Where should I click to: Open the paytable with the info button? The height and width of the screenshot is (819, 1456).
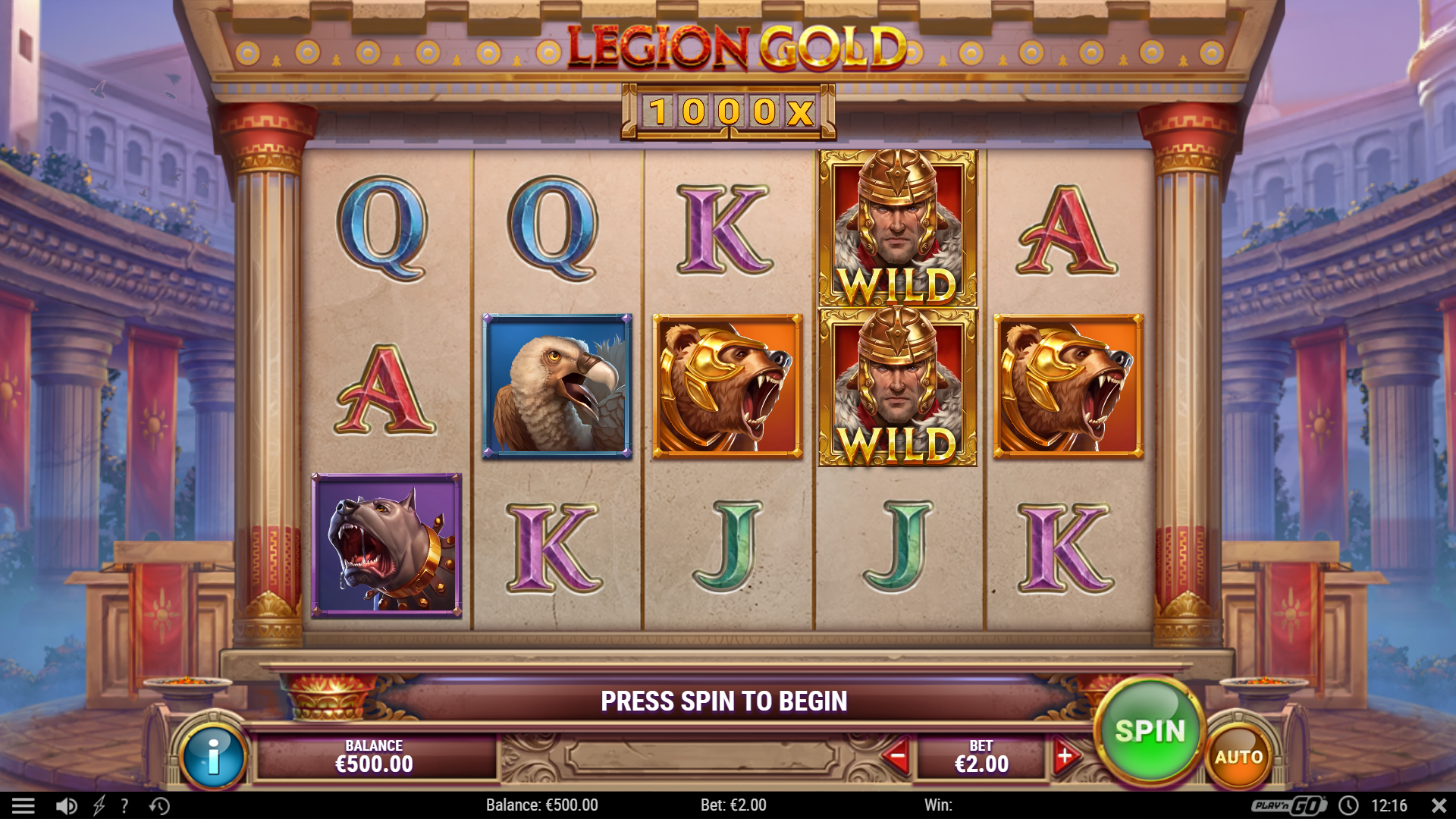tap(213, 756)
